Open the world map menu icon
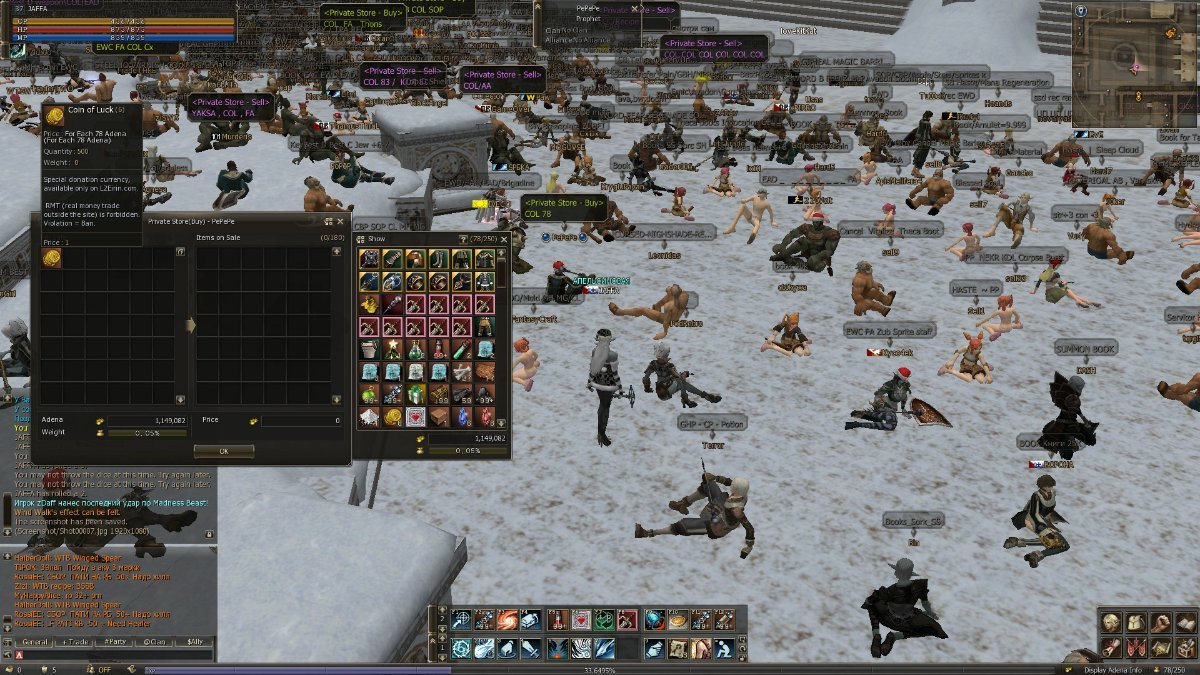Viewport: 1200px width, 675px height. click(1159, 647)
